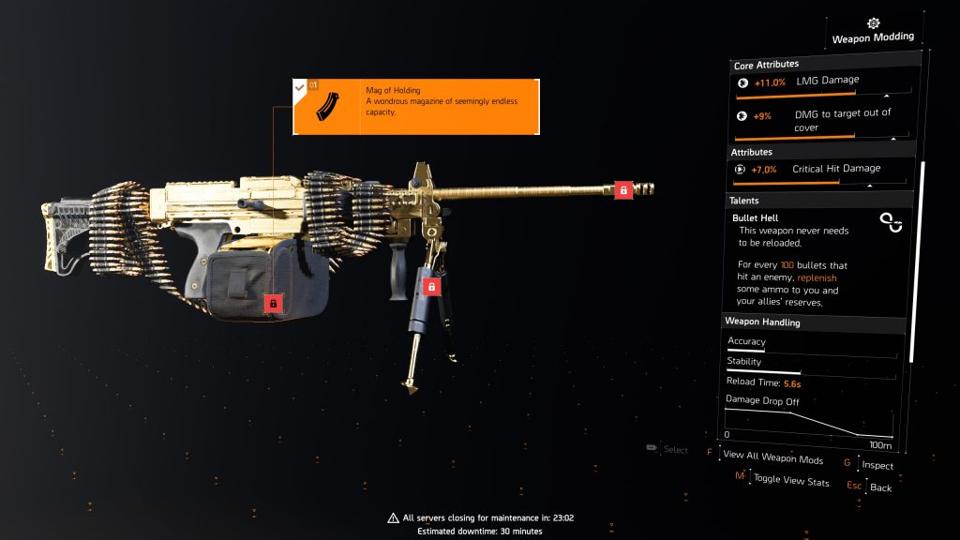Go Back from weapon modding
The width and height of the screenshot is (960, 540).
pos(880,487)
